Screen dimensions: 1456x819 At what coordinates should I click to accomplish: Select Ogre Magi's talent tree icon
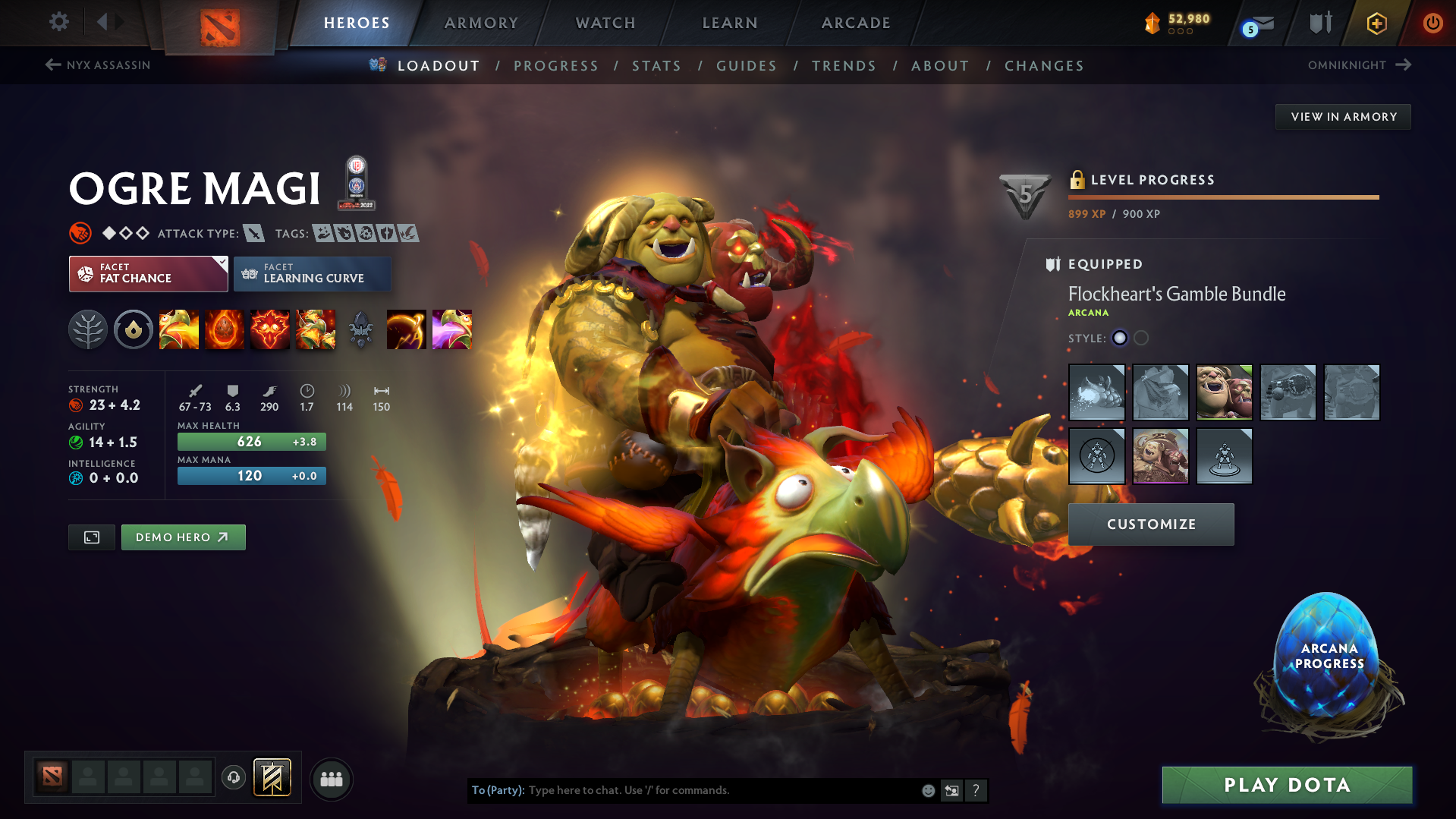coord(88,329)
